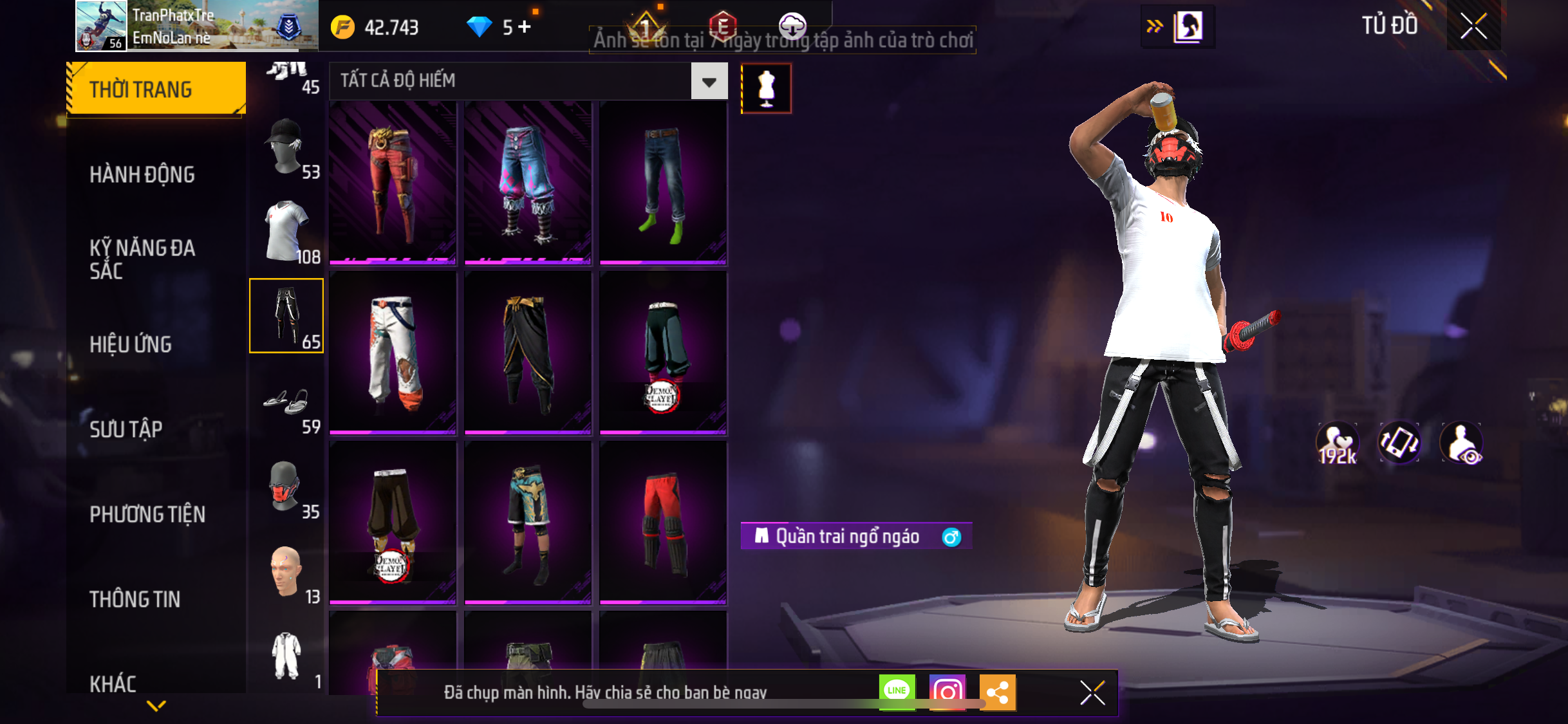
Task: Open the red mask category
Action: point(286,488)
